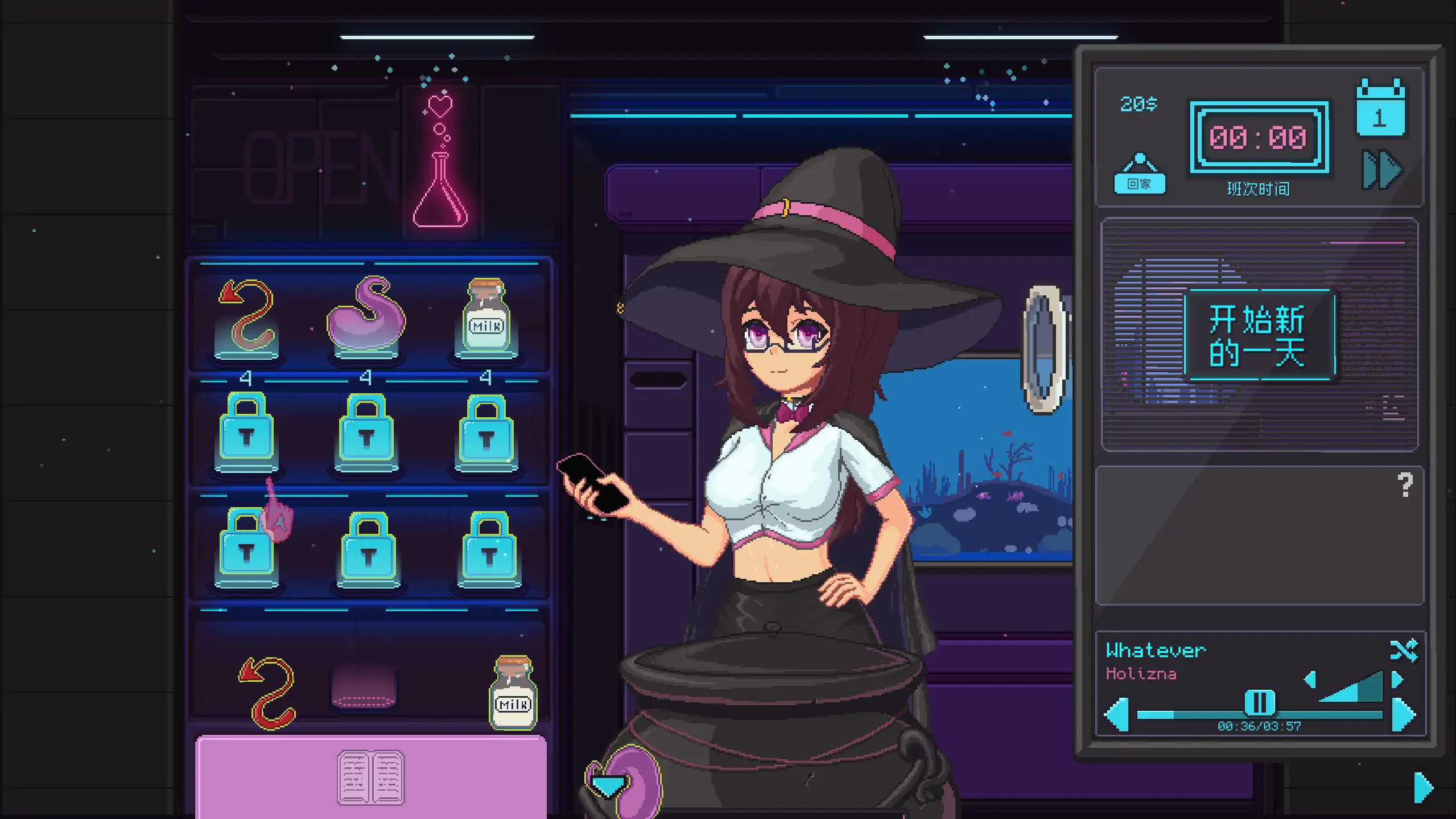The height and width of the screenshot is (819, 1456).
Task: Pause the currently playing song
Action: (1259, 701)
